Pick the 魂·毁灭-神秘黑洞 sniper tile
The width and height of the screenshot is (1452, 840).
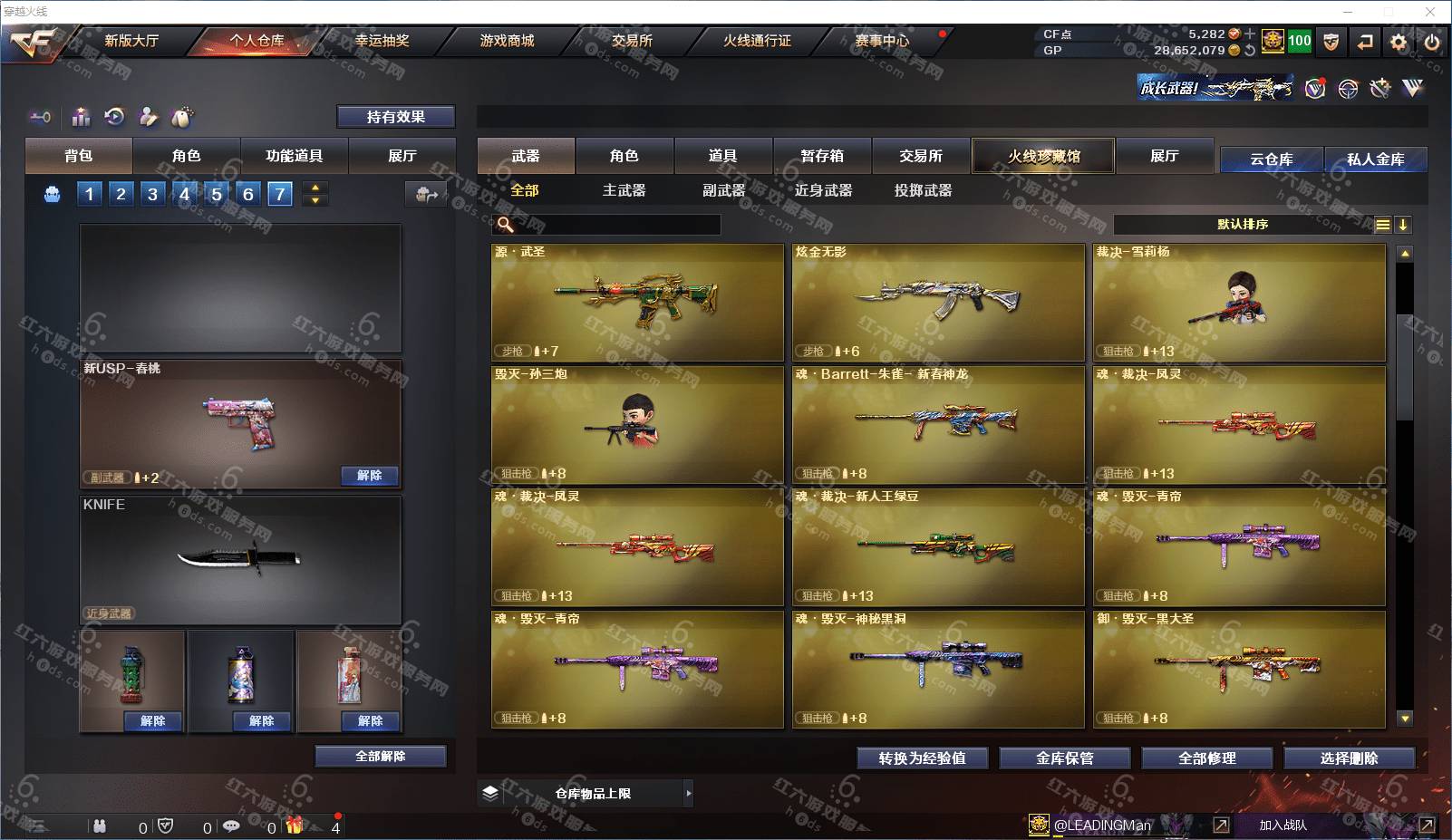(x=938, y=669)
